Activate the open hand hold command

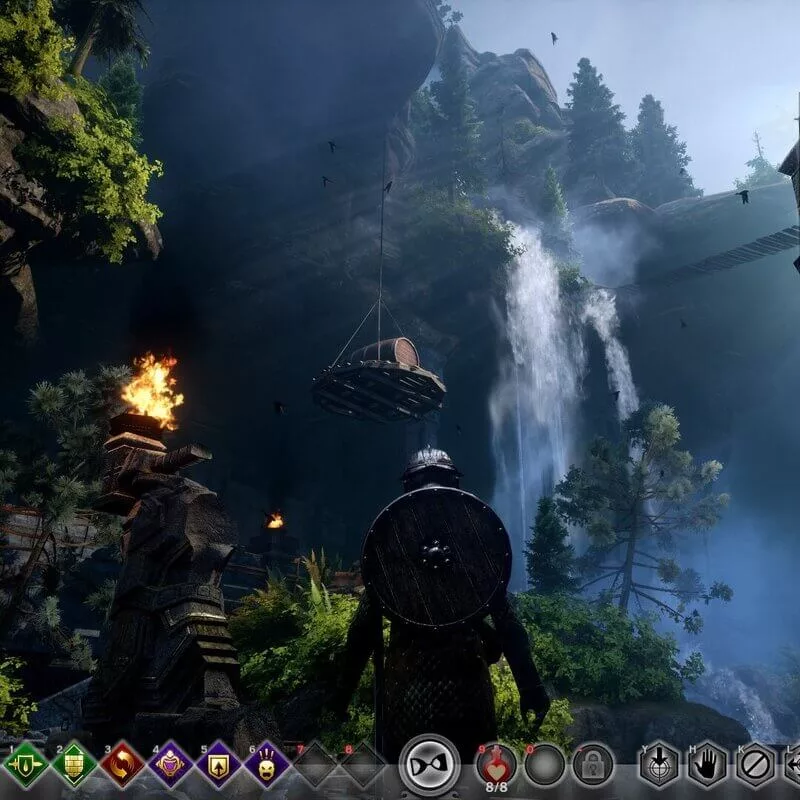(707, 765)
